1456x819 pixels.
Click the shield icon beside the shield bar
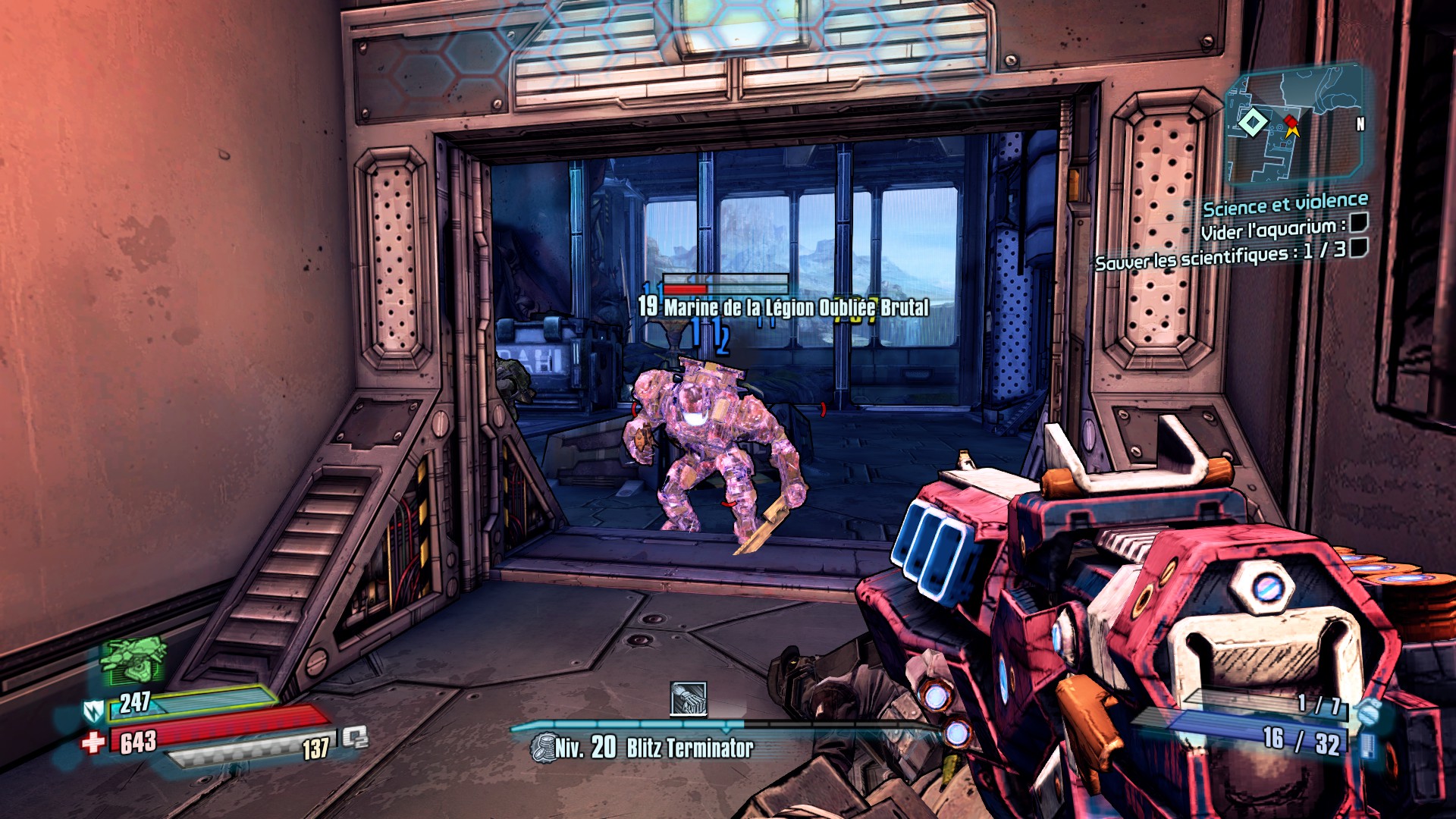[93, 711]
